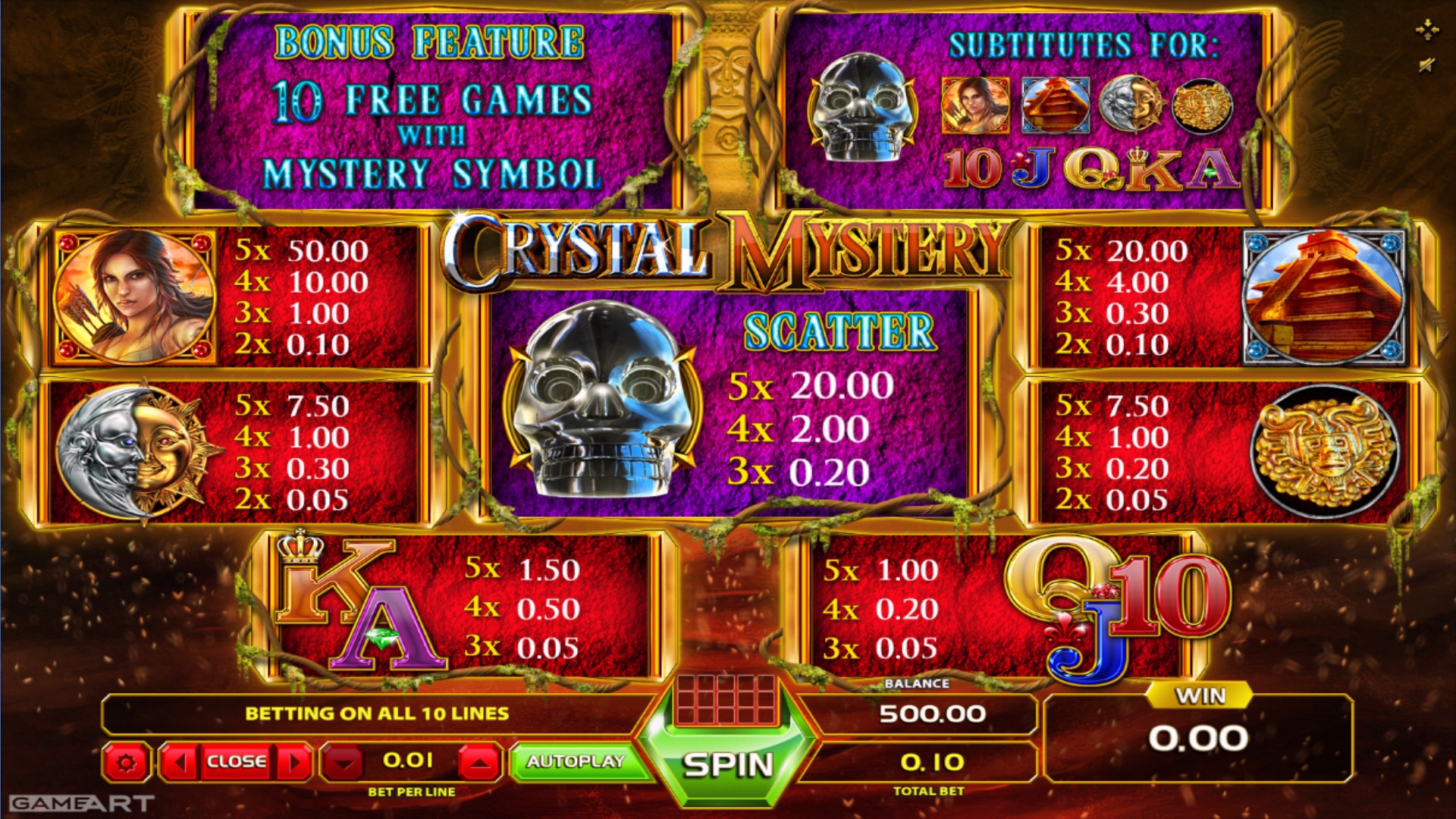Go to the next paytable page

(x=294, y=761)
